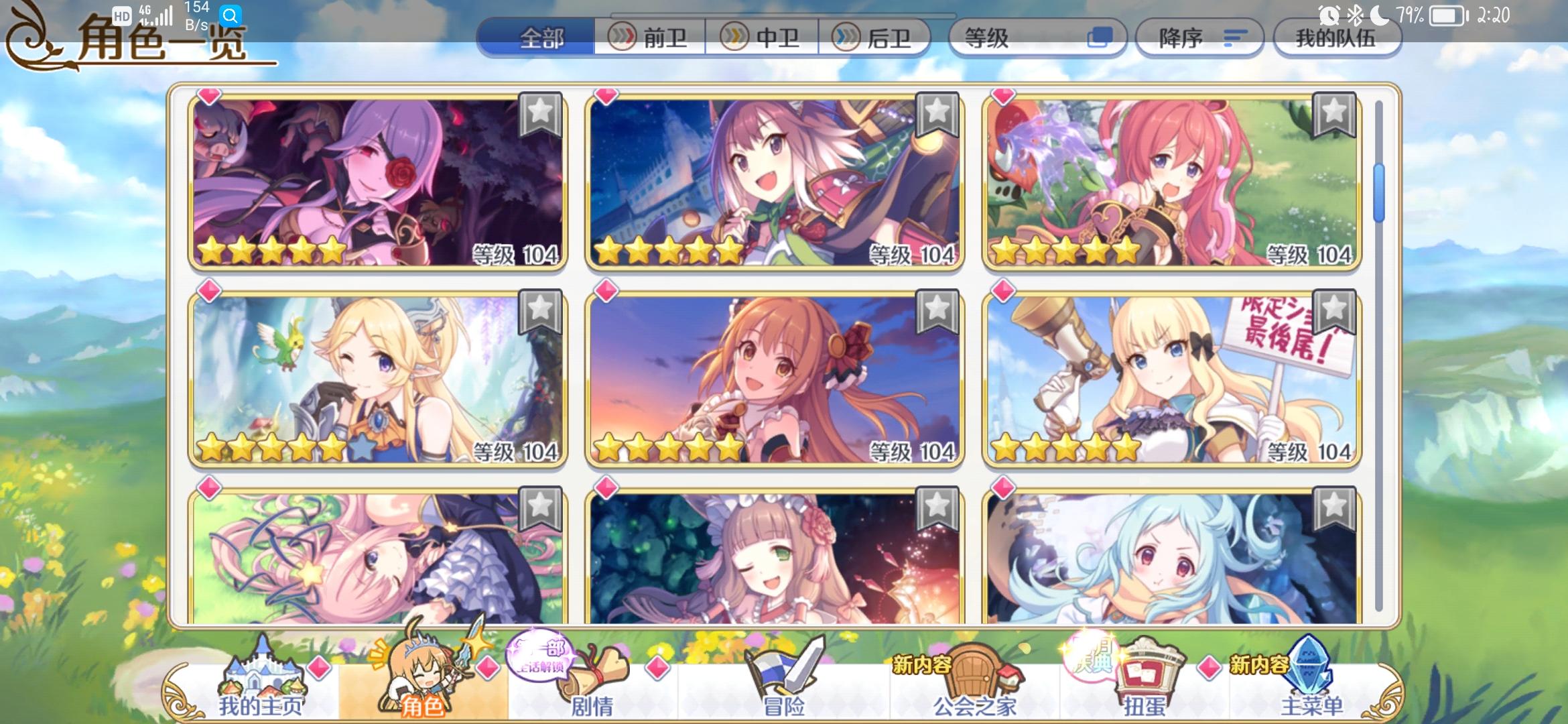Select the 全部 all-characters filter
This screenshot has height=724, width=1568.
tap(543, 38)
